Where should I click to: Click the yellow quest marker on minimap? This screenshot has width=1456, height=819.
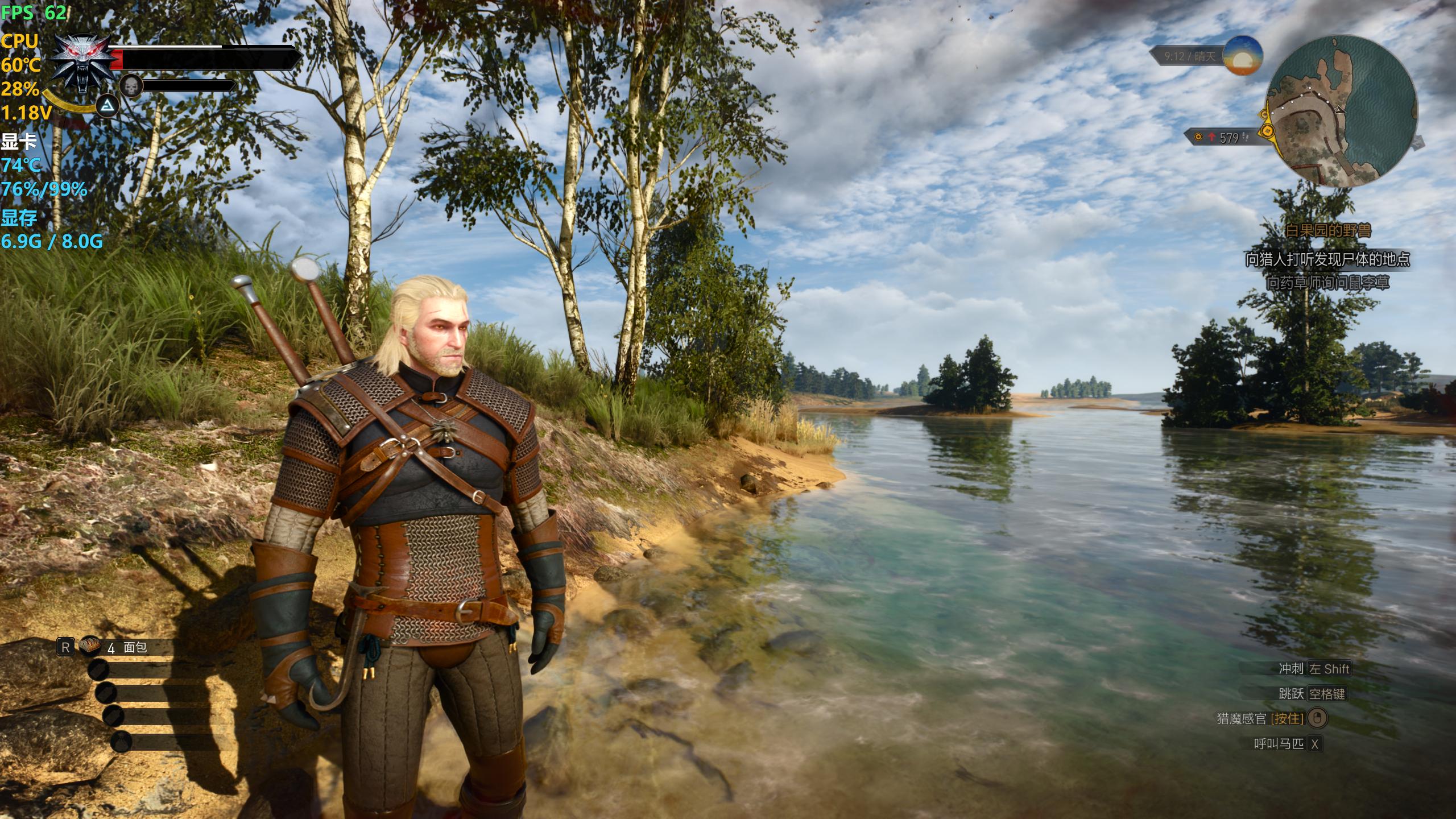[x=1267, y=132]
